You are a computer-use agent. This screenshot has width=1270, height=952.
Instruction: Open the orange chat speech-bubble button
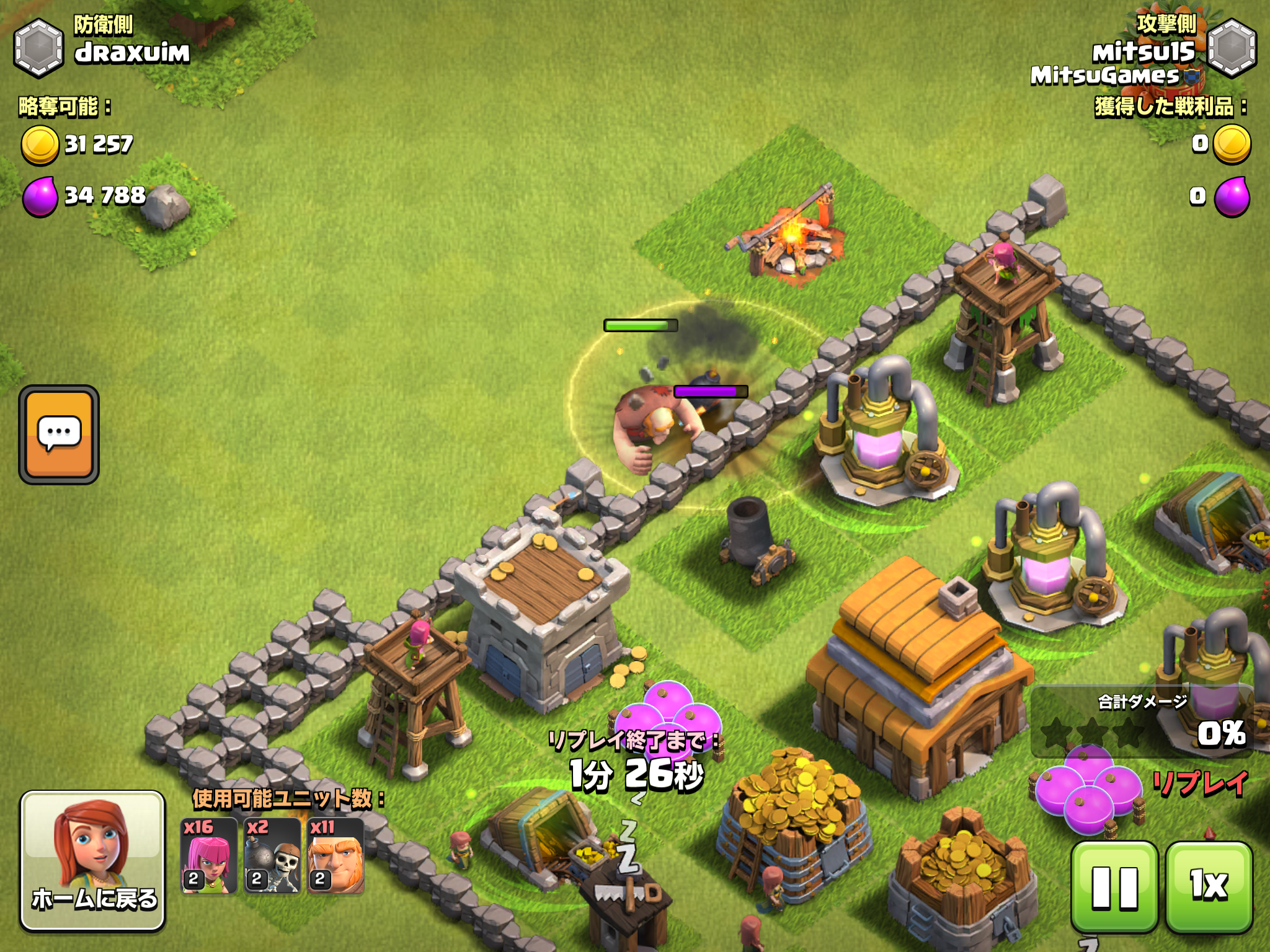59,434
